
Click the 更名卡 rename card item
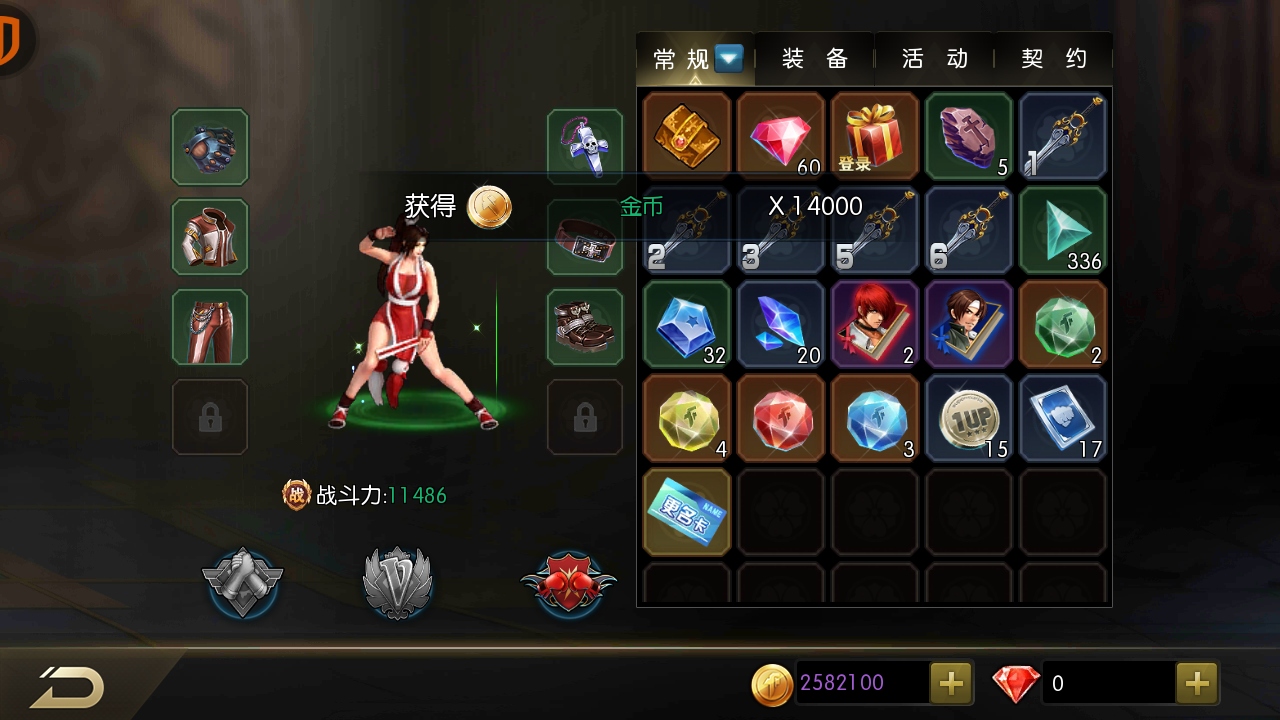tap(686, 512)
